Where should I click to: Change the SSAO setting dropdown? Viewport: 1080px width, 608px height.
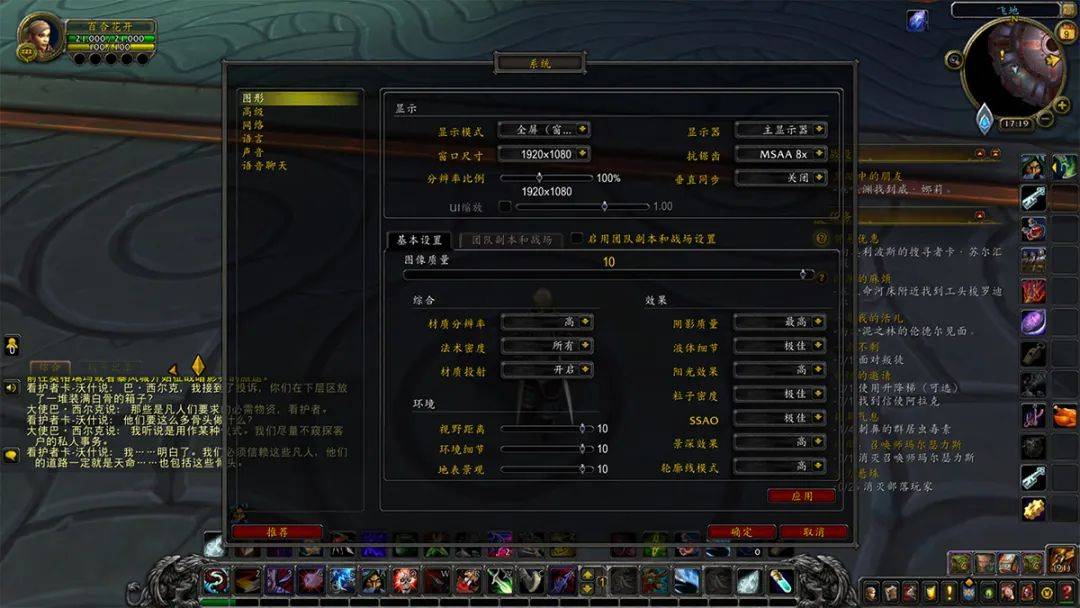pyautogui.click(x=780, y=418)
